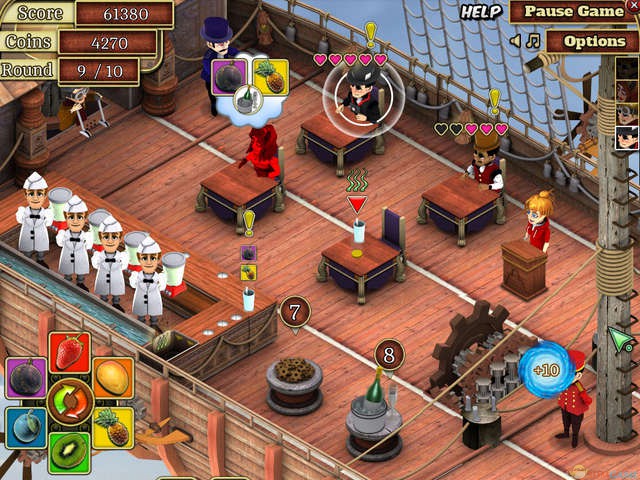Choose the pineapple ingredient
Image resolution: width=640 pixels, height=480 pixels.
[x=113, y=427]
